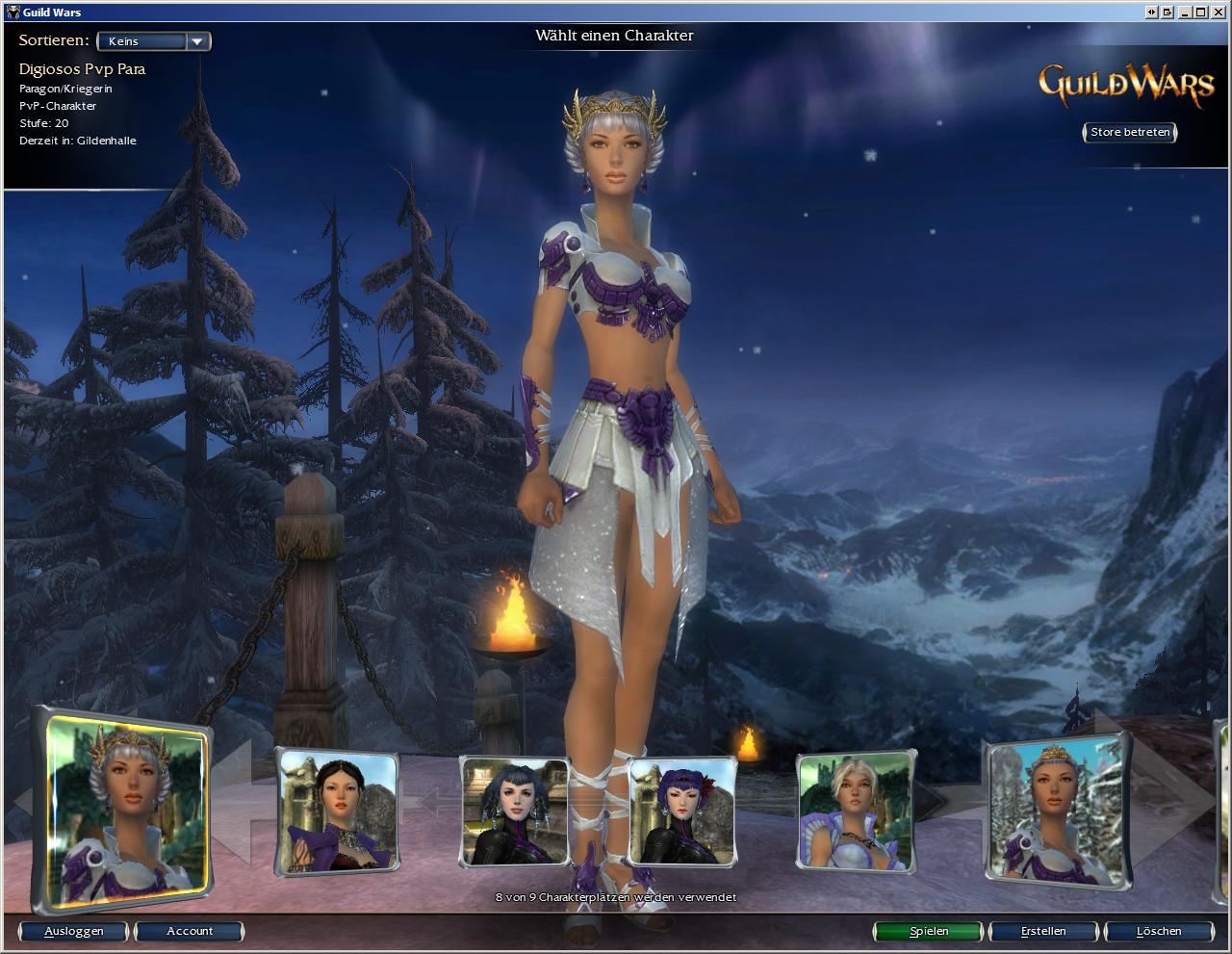This screenshot has width=1232, height=954.
Task: Log out with the Ausloggen button
Action: (x=74, y=931)
